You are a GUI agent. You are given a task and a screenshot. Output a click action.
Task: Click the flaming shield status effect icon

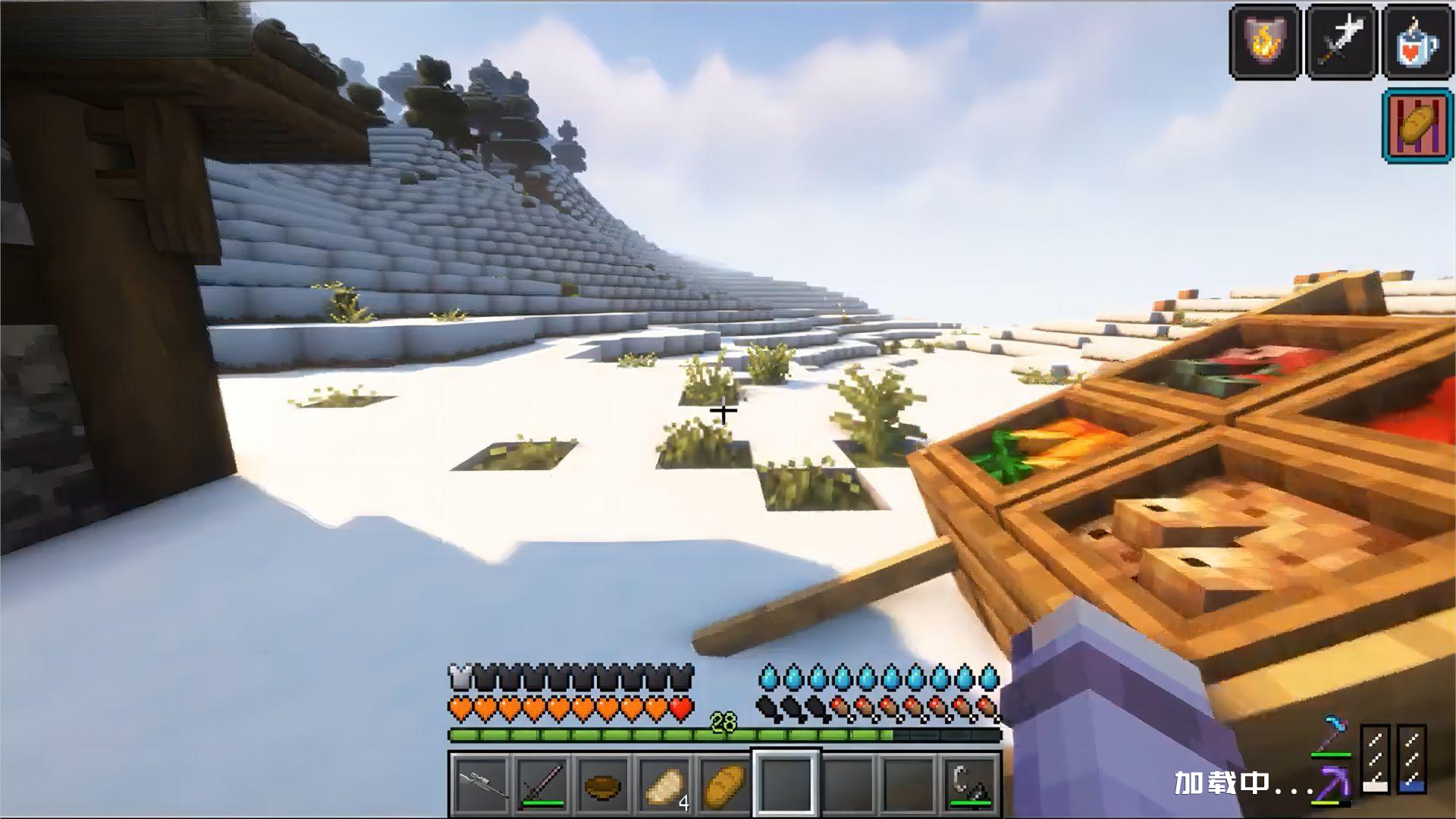click(1264, 40)
